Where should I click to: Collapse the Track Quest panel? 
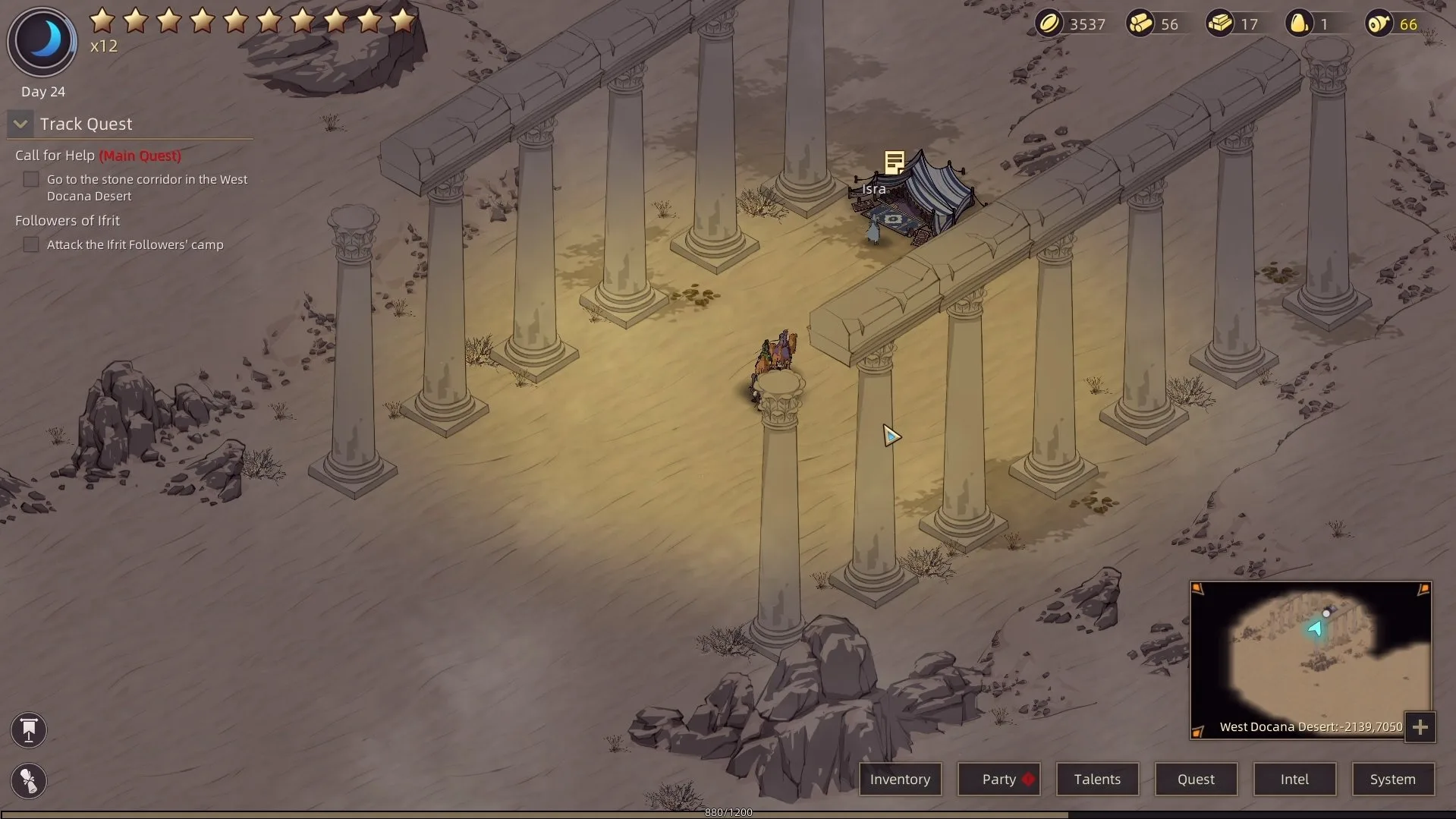pos(20,124)
